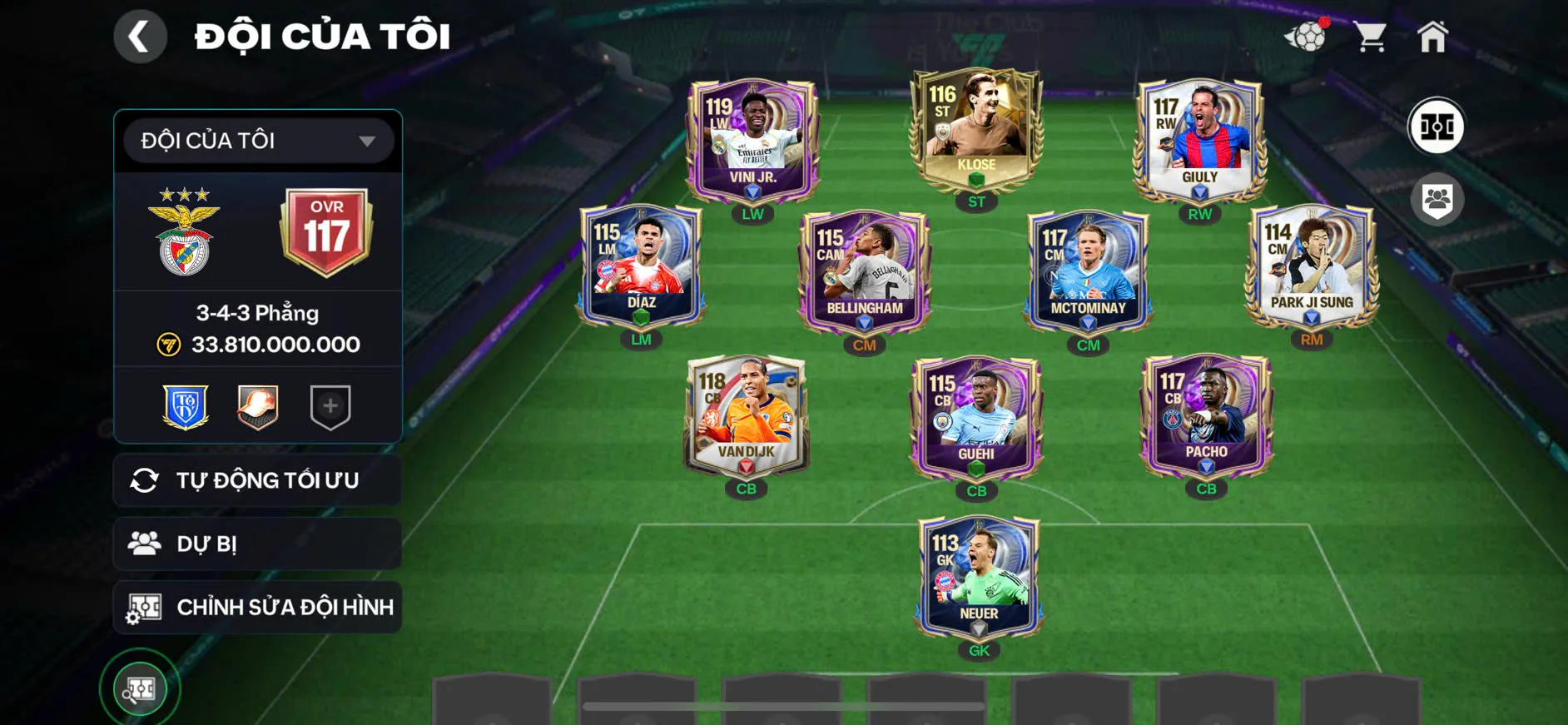
Task: Open the DỰ BỊ substitutes list
Action: pyautogui.click(x=258, y=544)
